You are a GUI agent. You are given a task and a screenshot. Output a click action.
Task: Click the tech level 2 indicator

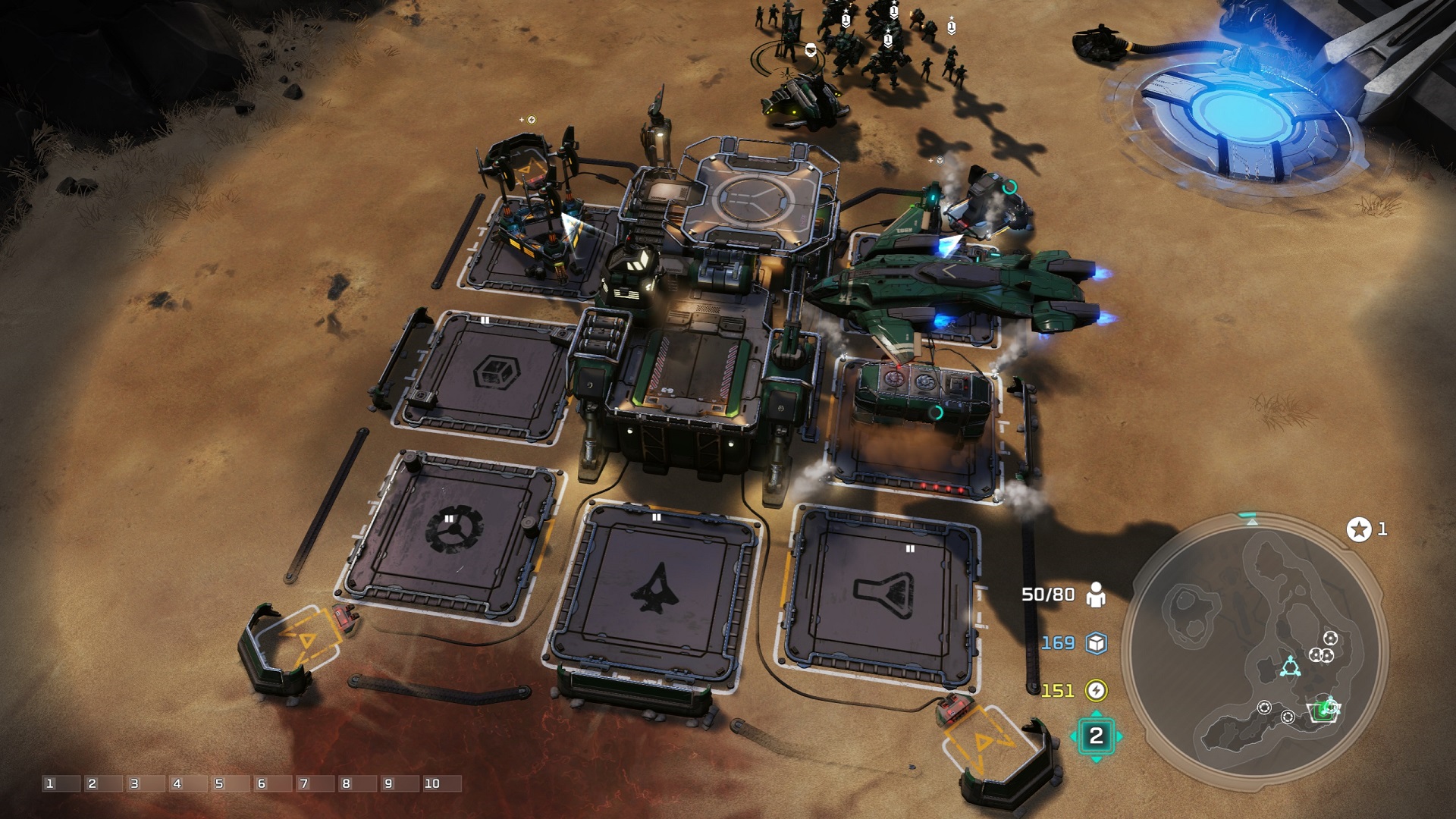(1096, 736)
